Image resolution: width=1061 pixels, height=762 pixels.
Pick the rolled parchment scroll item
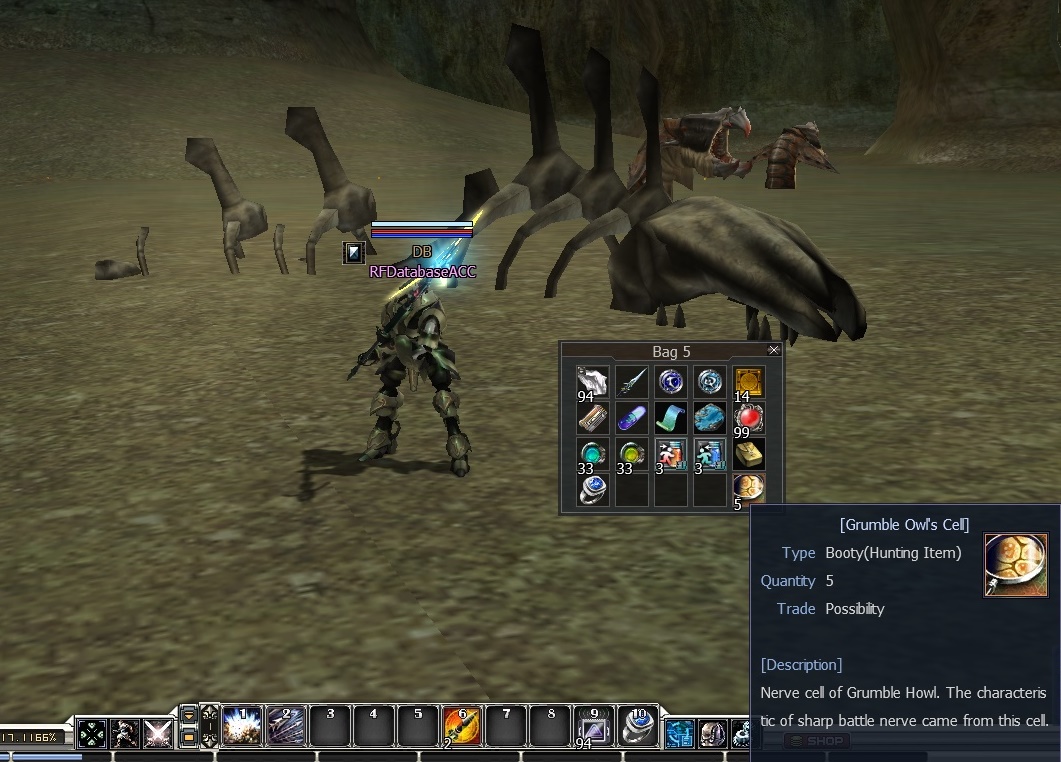pos(592,418)
